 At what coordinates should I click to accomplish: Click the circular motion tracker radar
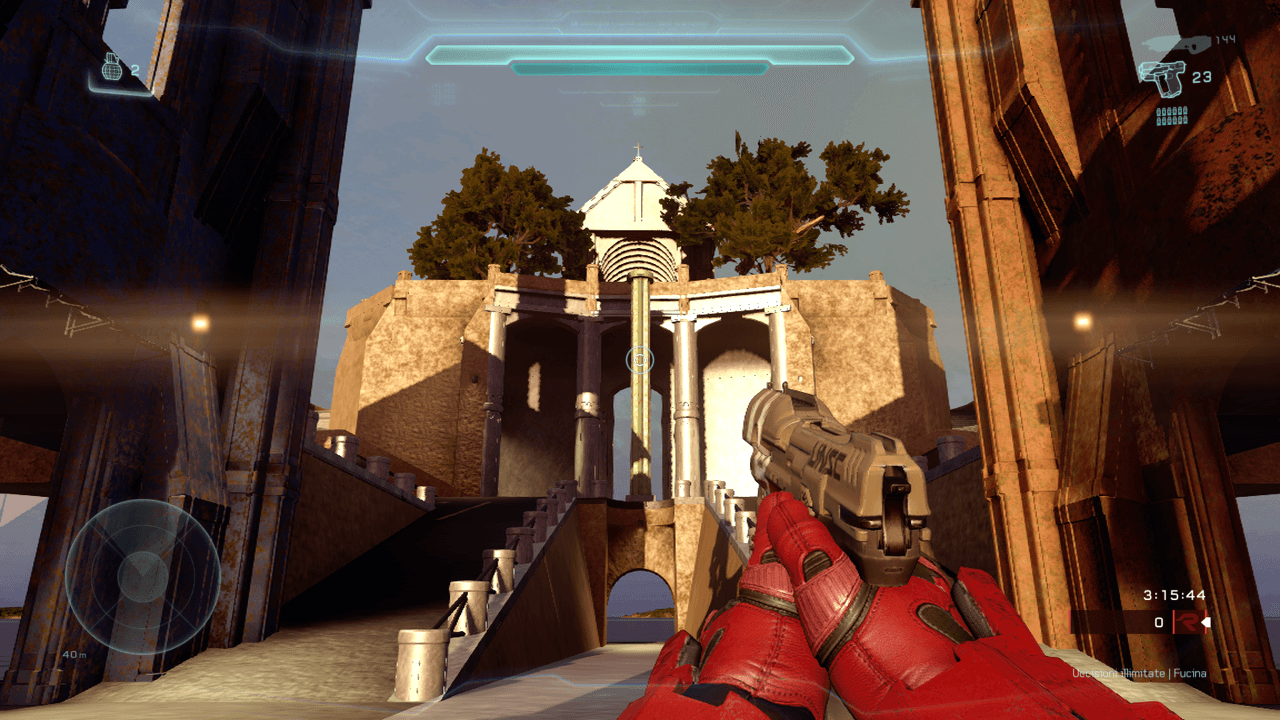142,576
